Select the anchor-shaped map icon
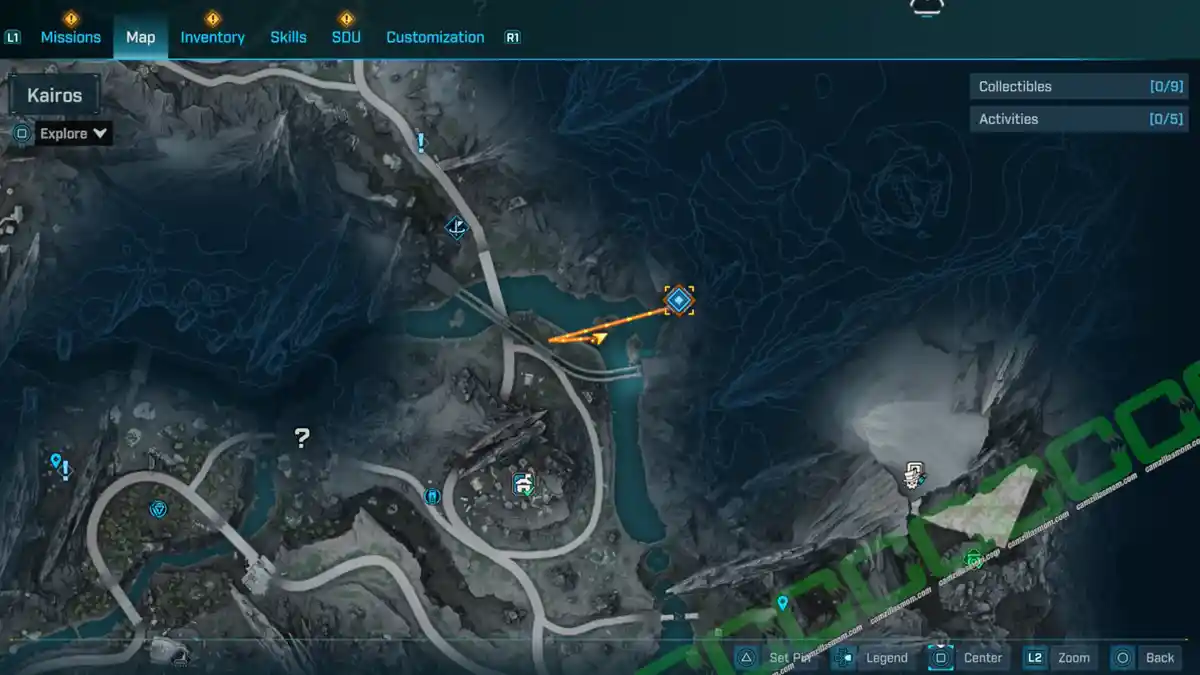This screenshot has width=1200, height=675. coord(456,227)
